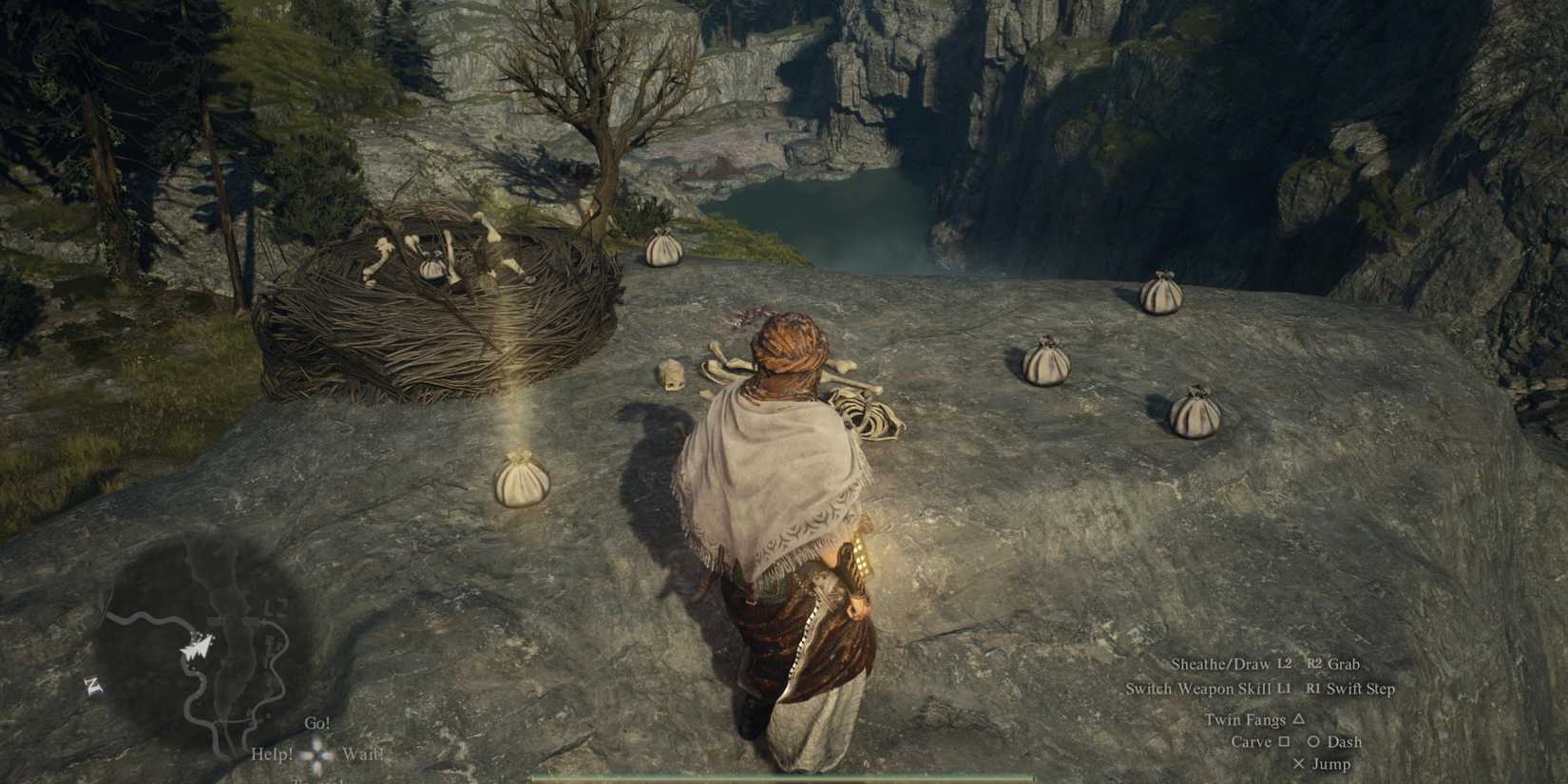The height and width of the screenshot is (784, 1568).
Task: Click the circle icon beside Dash
Action: [x=1314, y=741]
